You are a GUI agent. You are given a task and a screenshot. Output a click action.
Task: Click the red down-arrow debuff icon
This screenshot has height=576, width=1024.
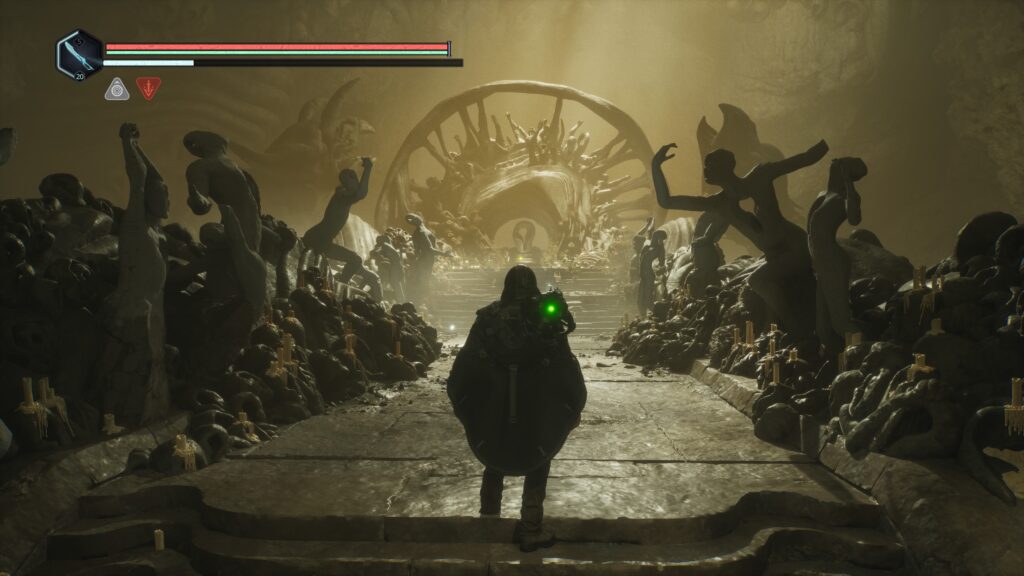coord(148,89)
